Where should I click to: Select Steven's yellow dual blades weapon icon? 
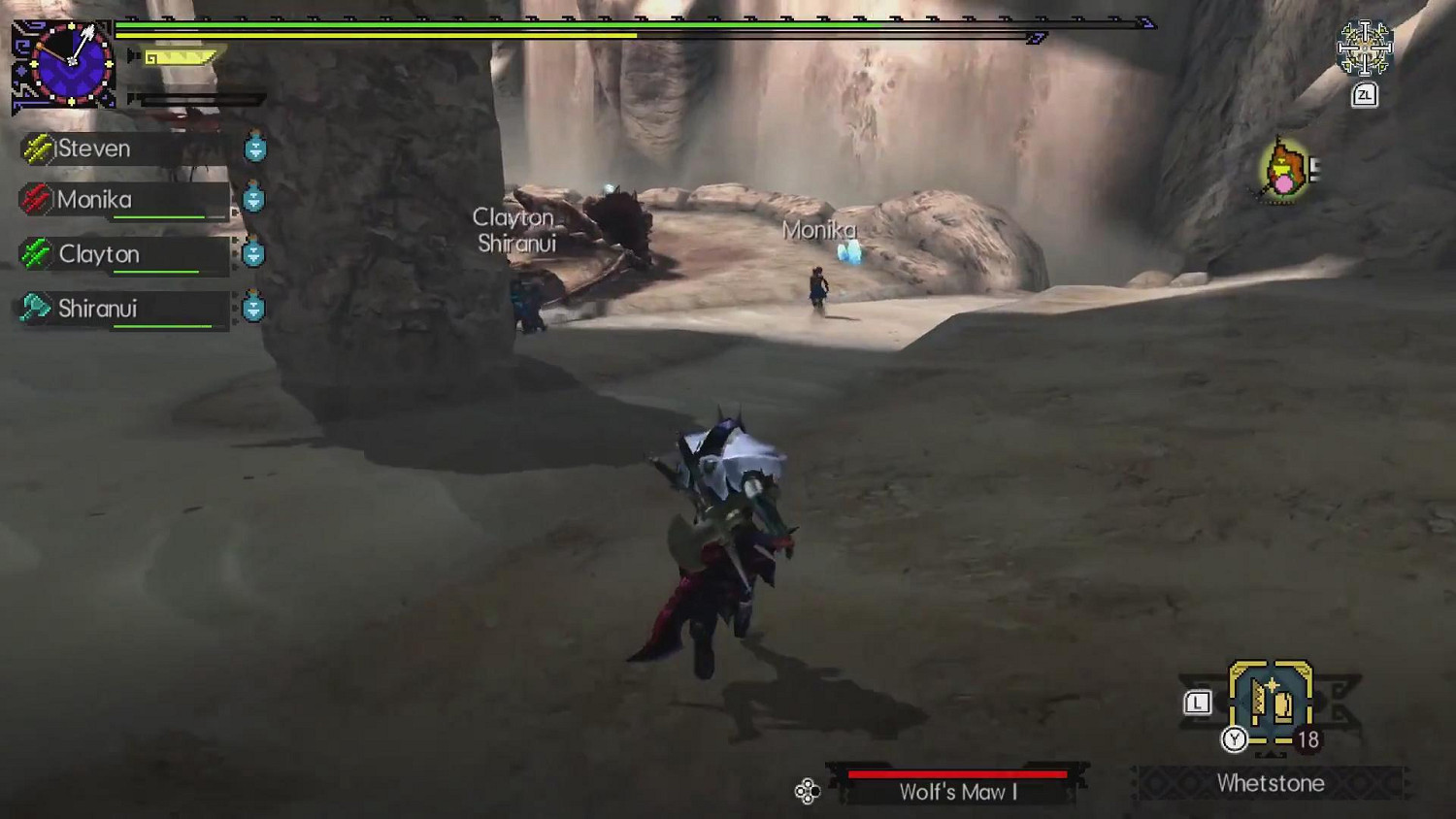coord(37,147)
